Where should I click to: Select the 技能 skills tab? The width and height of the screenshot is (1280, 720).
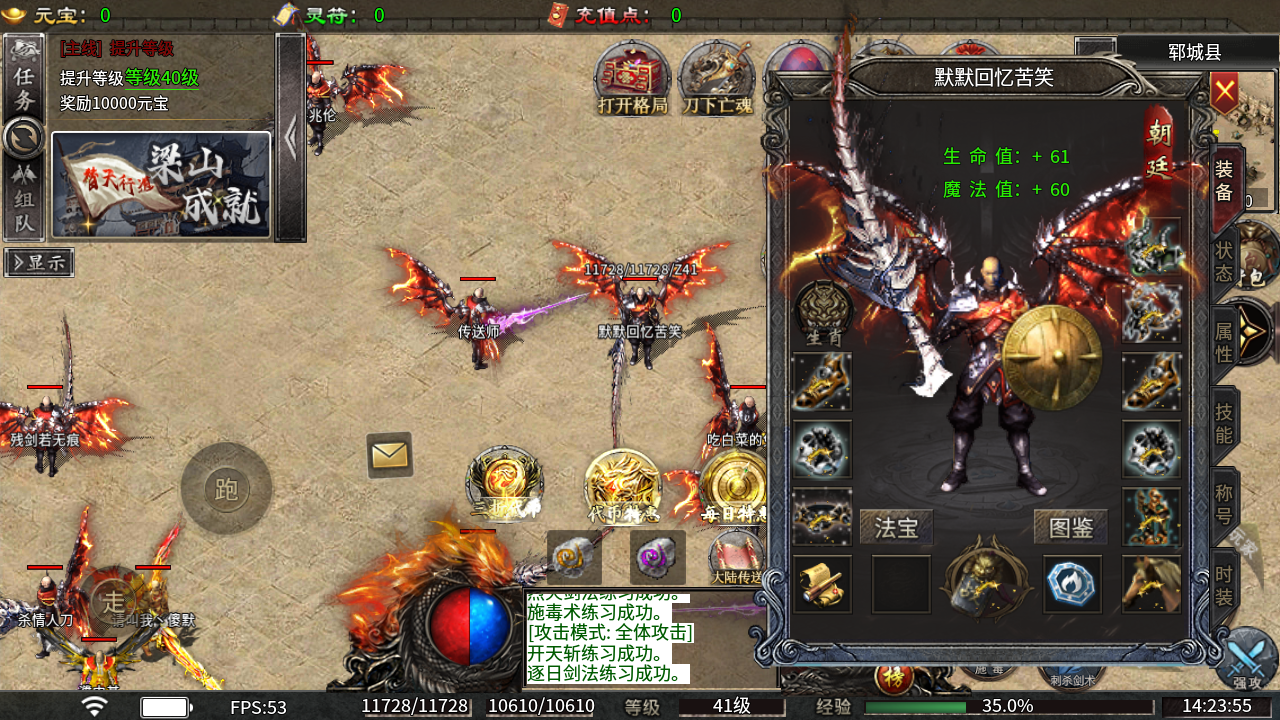click(1224, 423)
